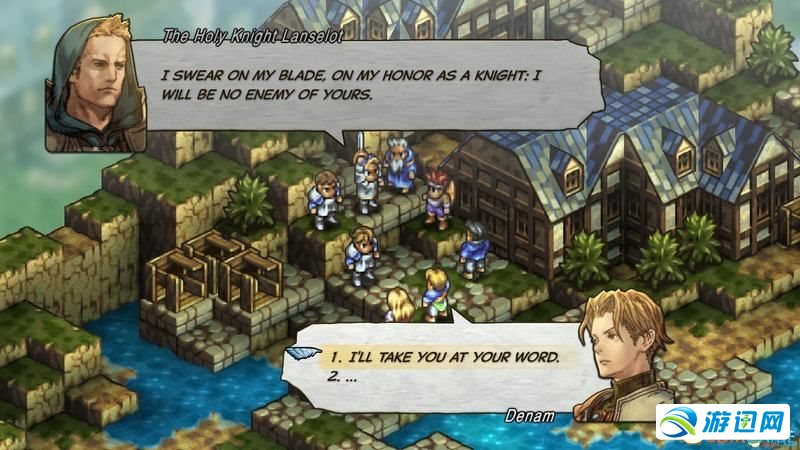This screenshot has width=800, height=450.
Task: Choose "I'll take you at your word" reply
Action: point(445,357)
